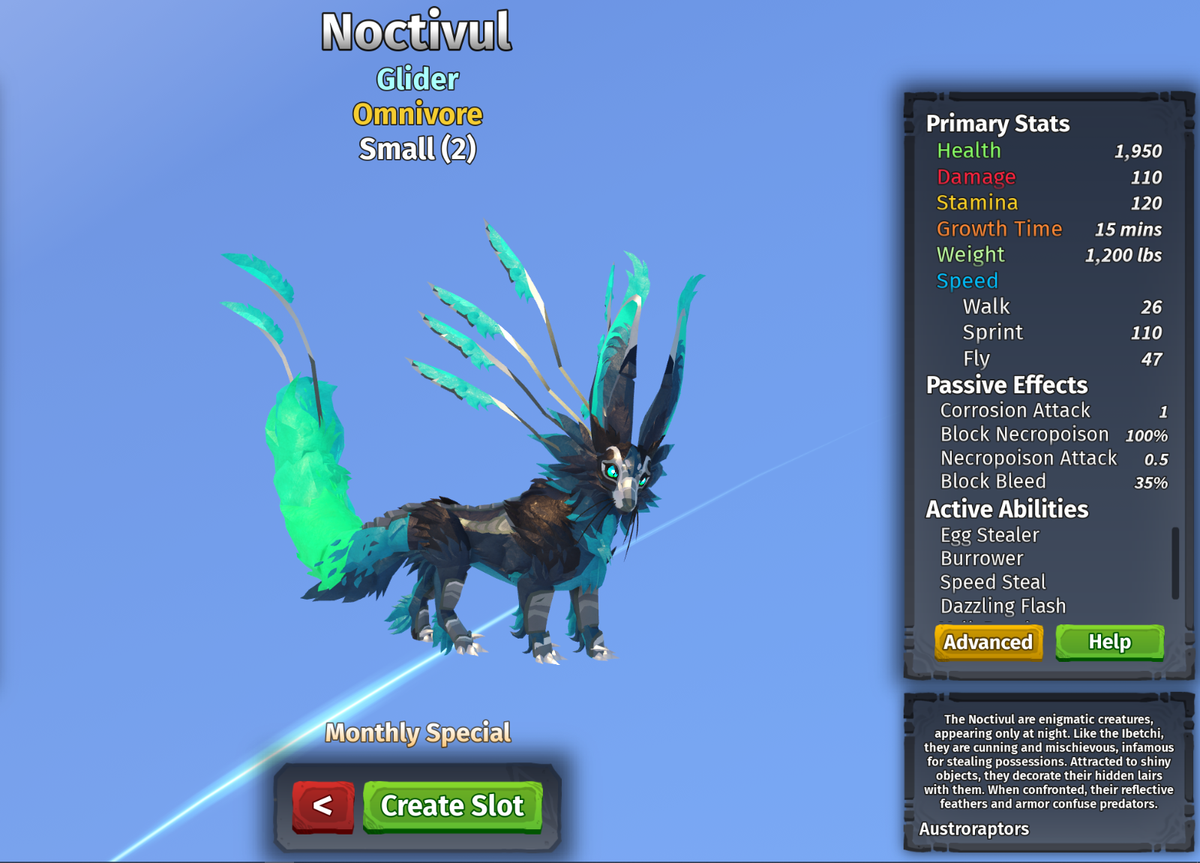The image size is (1200, 863).
Task: Click the green Create Slot button
Action: tap(452, 806)
